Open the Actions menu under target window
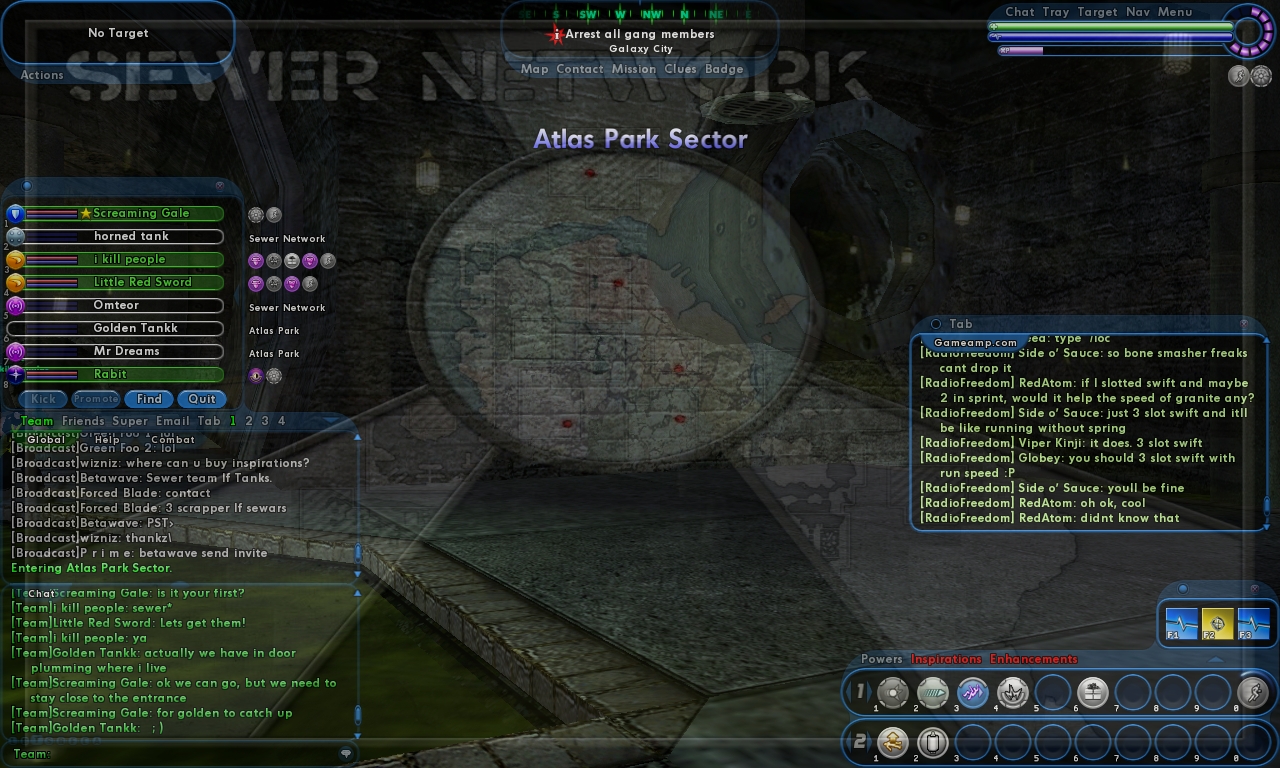This screenshot has height=768, width=1280. (42, 75)
